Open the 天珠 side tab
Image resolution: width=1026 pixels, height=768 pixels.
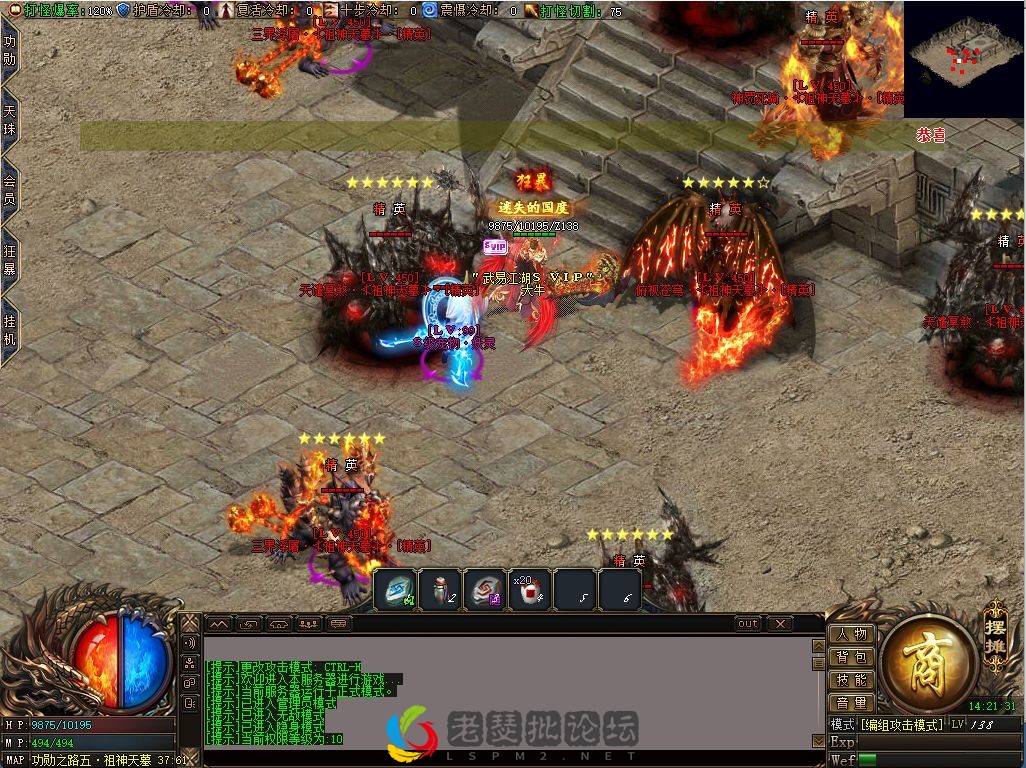pos(9,120)
